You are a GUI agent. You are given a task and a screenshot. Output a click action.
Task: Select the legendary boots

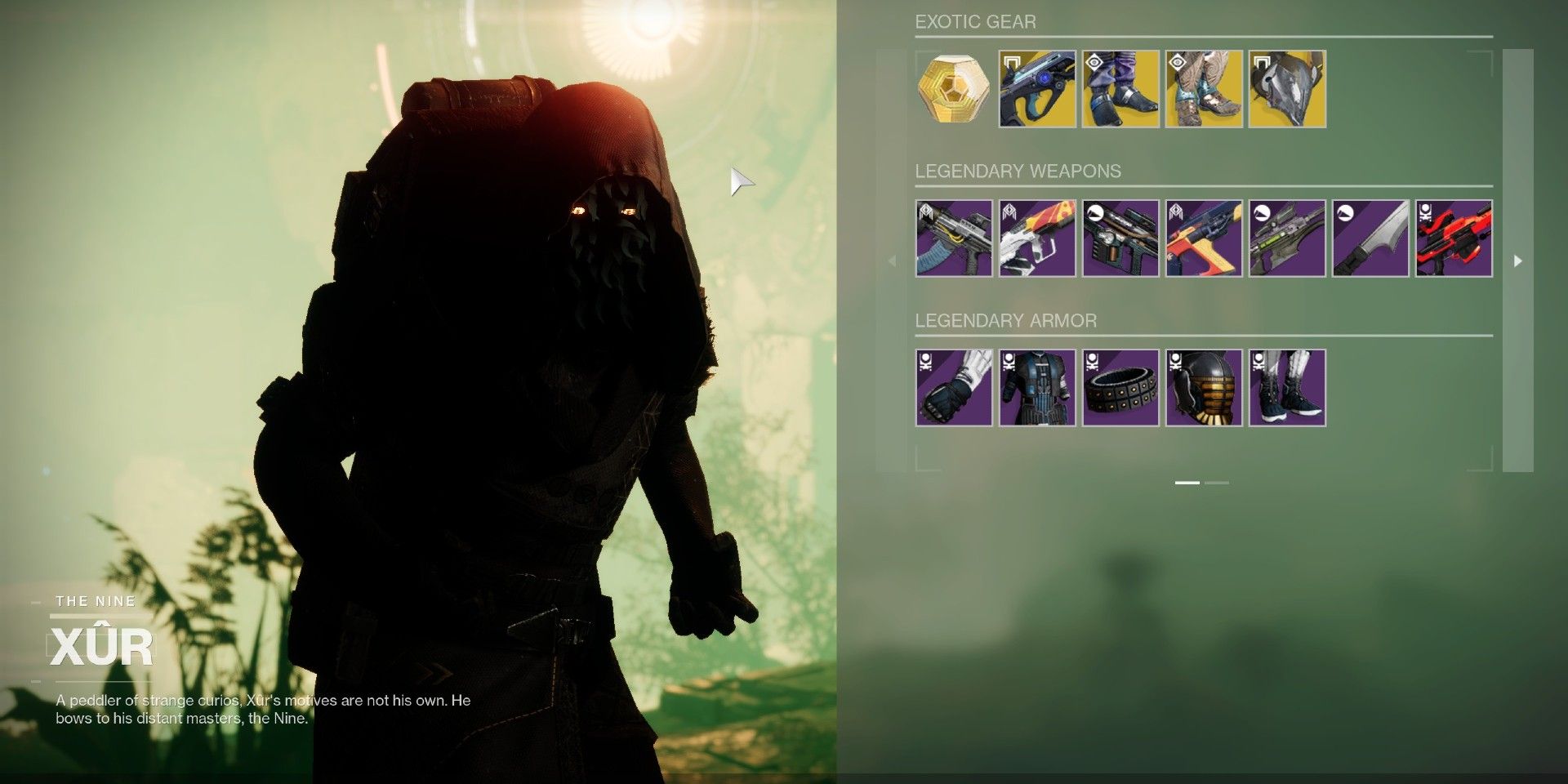tap(1286, 387)
